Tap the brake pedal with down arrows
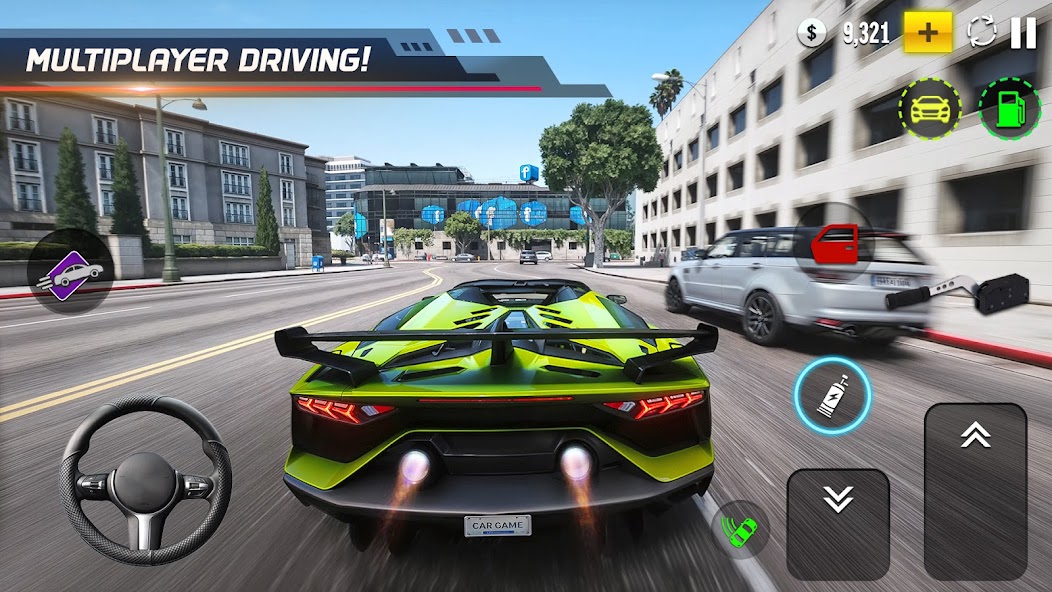This screenshot has width=1052, height=592. coord(838,524)
